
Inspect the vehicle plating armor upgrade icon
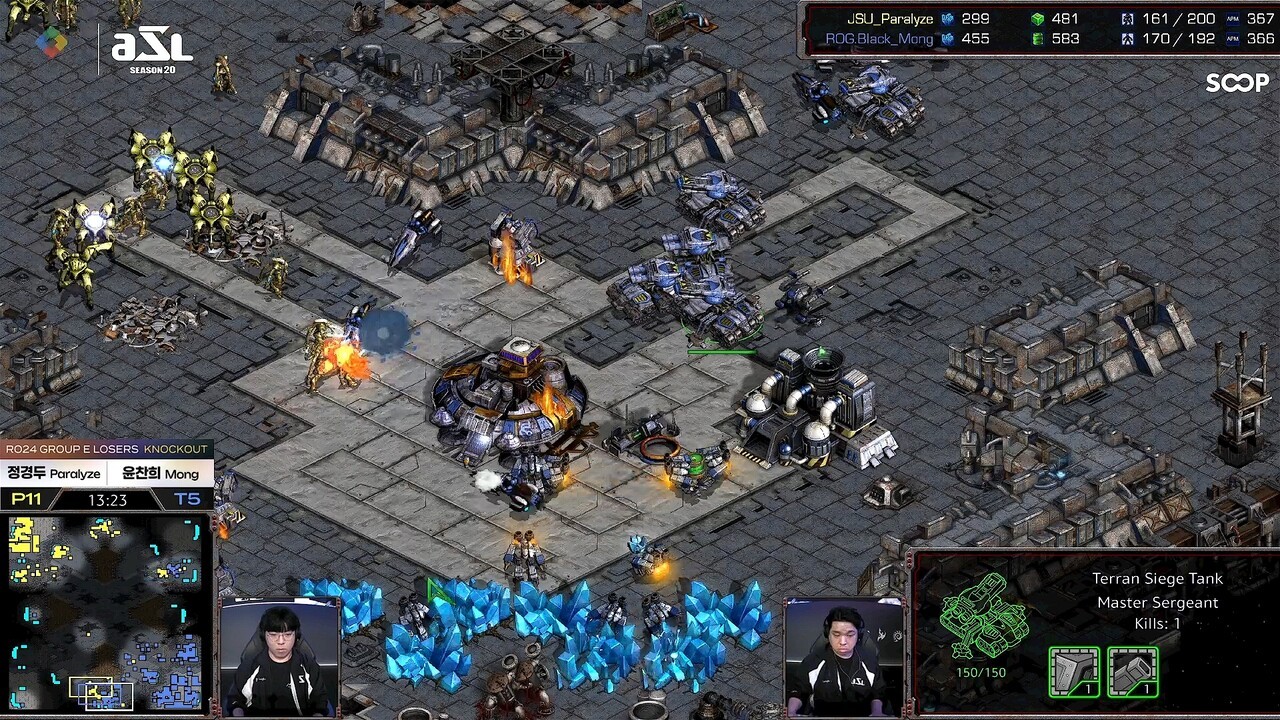coord(1074,671)
